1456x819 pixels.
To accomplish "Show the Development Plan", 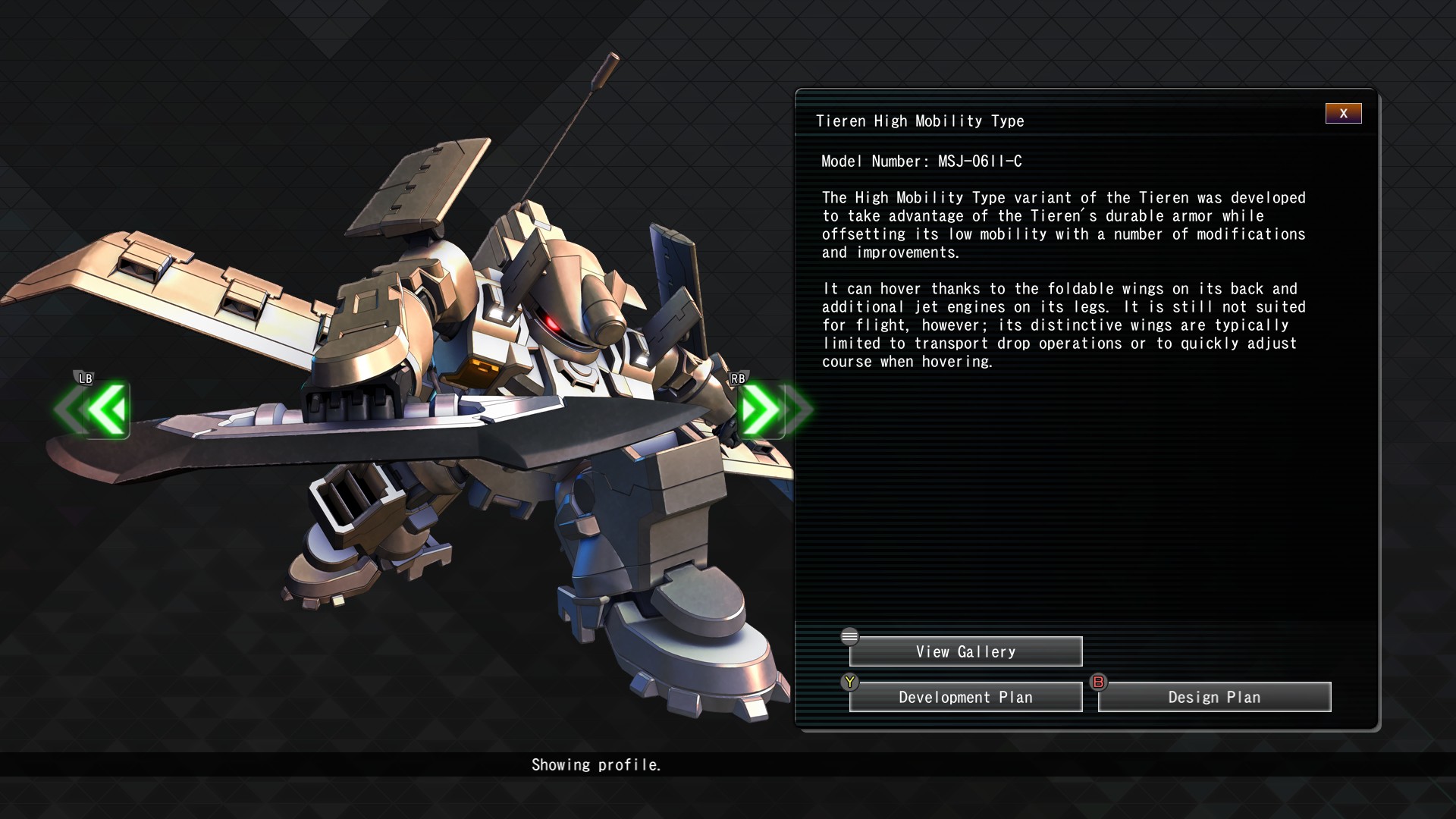I will [965, 698].
